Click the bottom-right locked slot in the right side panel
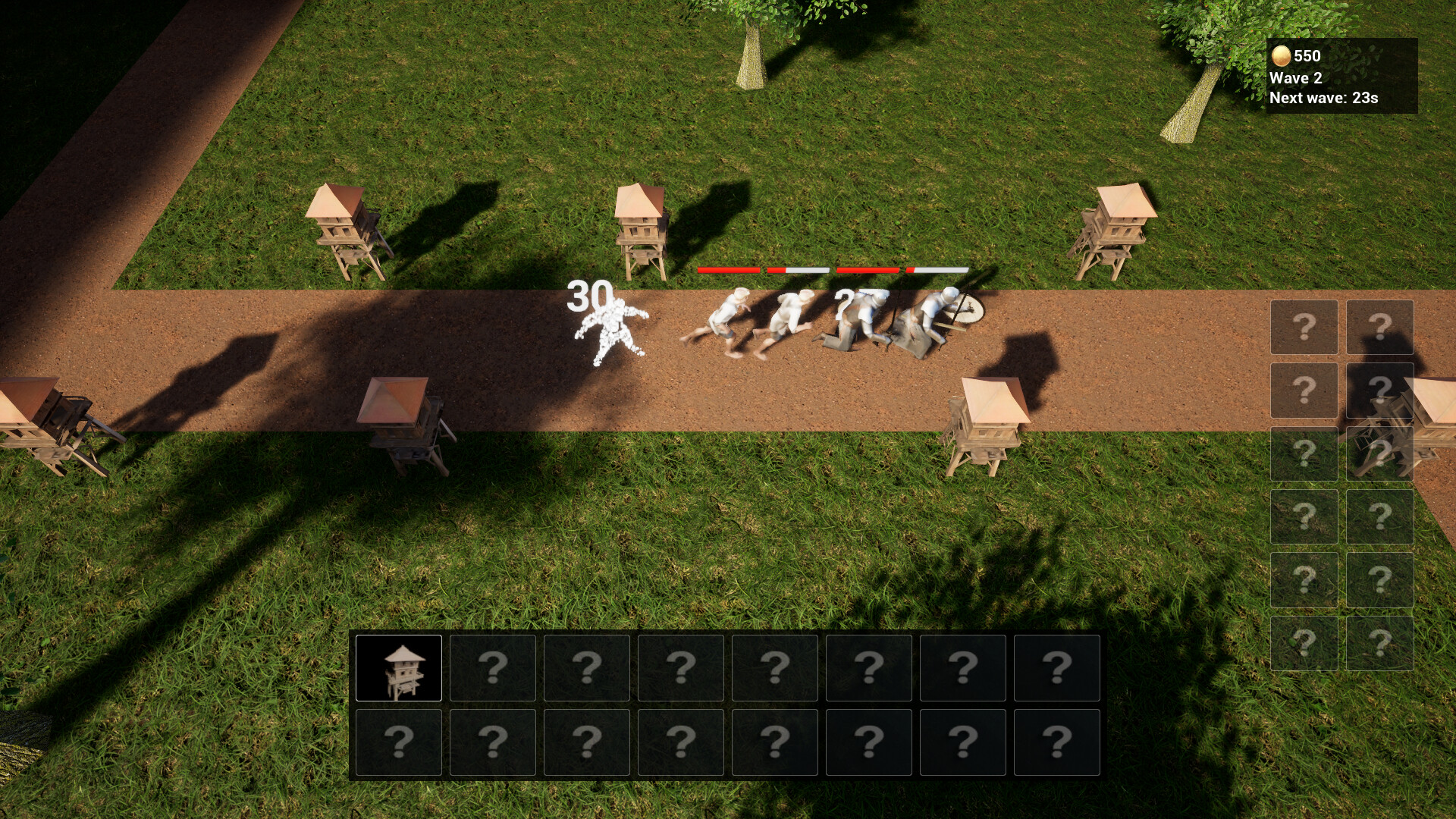This screenshot has height=819, width=1456. tap(1380, 644)
